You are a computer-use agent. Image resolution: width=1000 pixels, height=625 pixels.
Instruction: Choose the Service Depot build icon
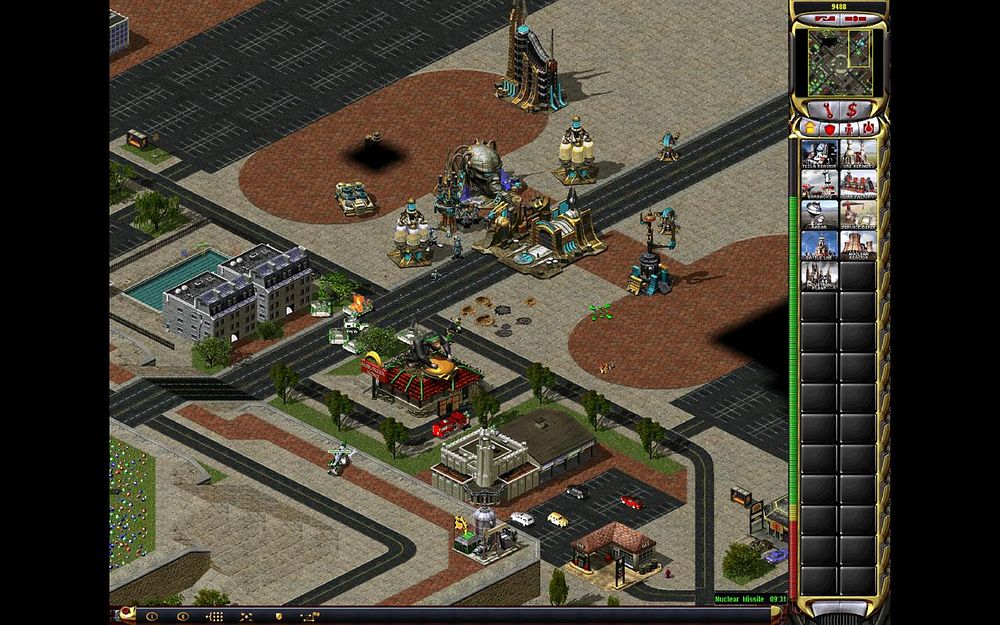[859, 215]
